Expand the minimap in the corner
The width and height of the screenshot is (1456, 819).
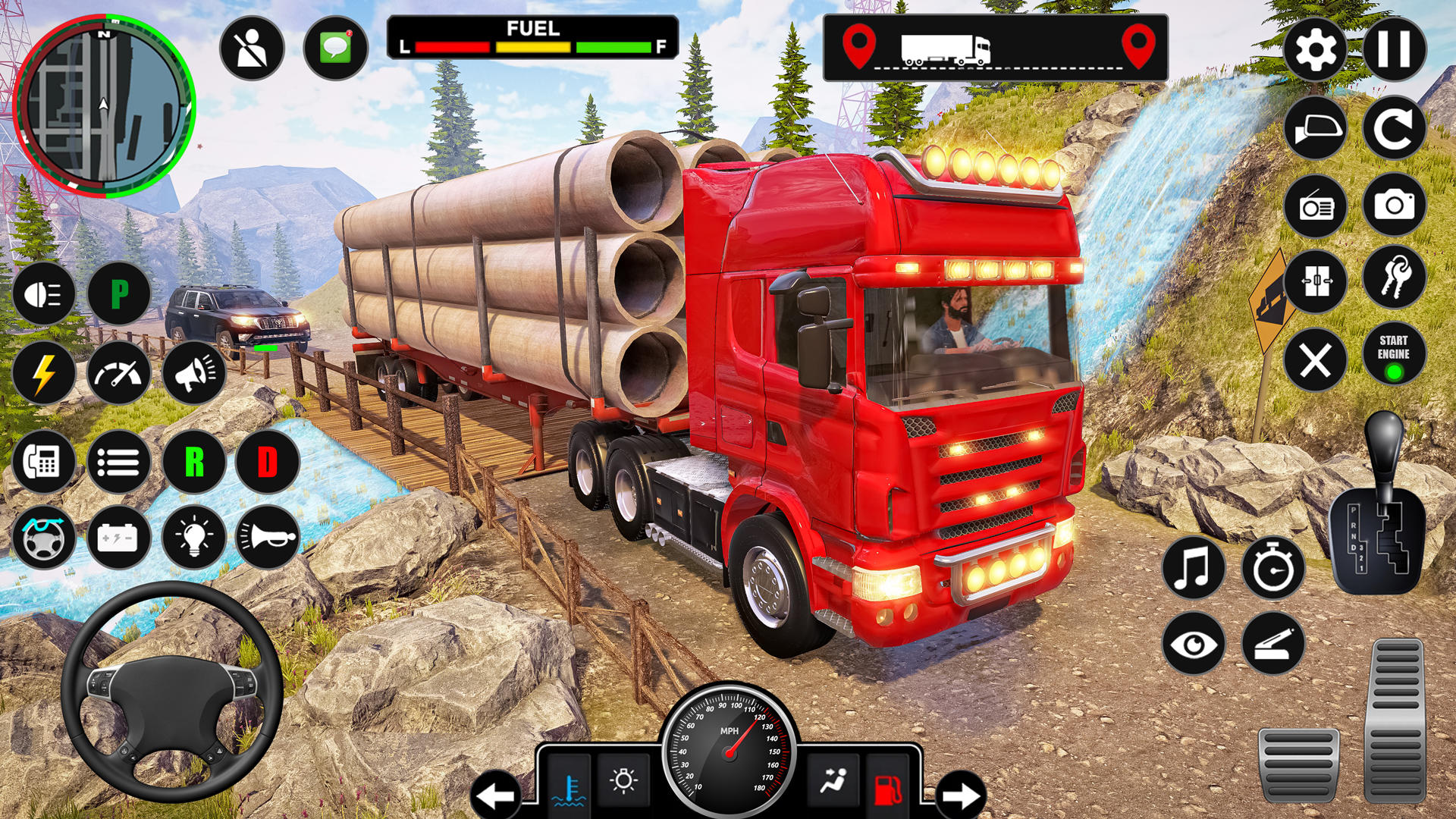(105, 105)
